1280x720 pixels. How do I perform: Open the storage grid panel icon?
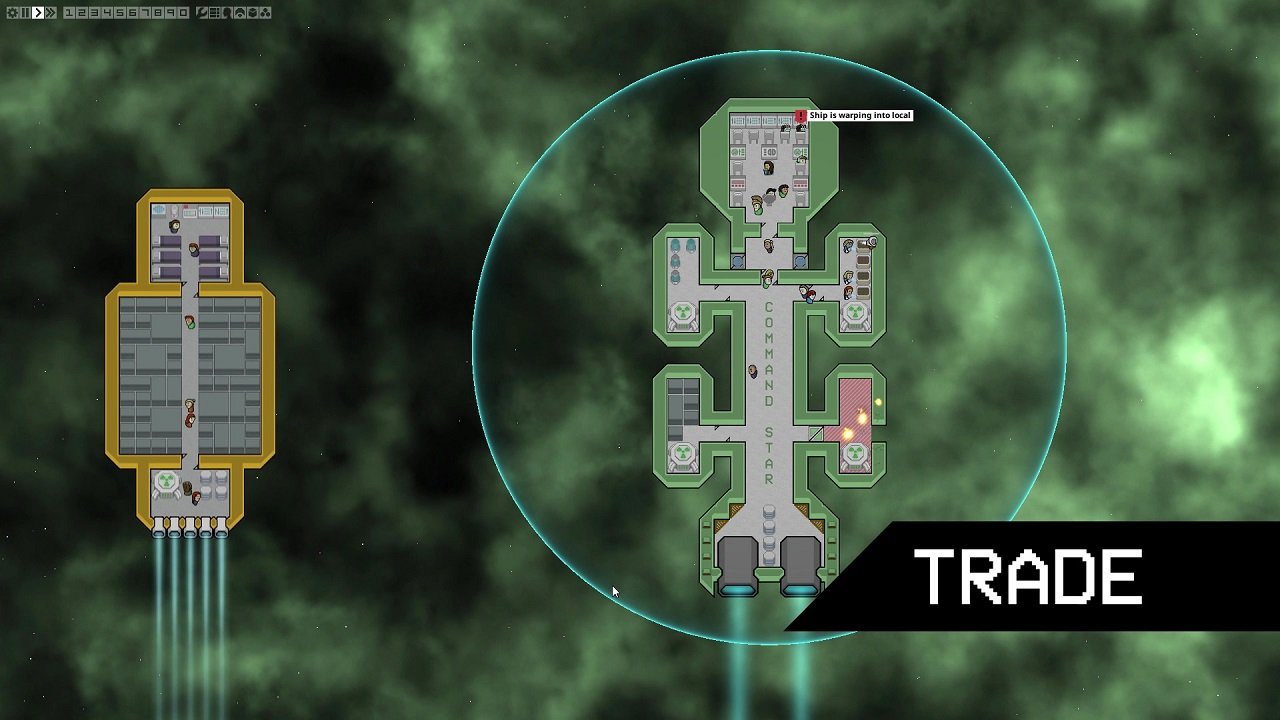(x=213, y=13)
